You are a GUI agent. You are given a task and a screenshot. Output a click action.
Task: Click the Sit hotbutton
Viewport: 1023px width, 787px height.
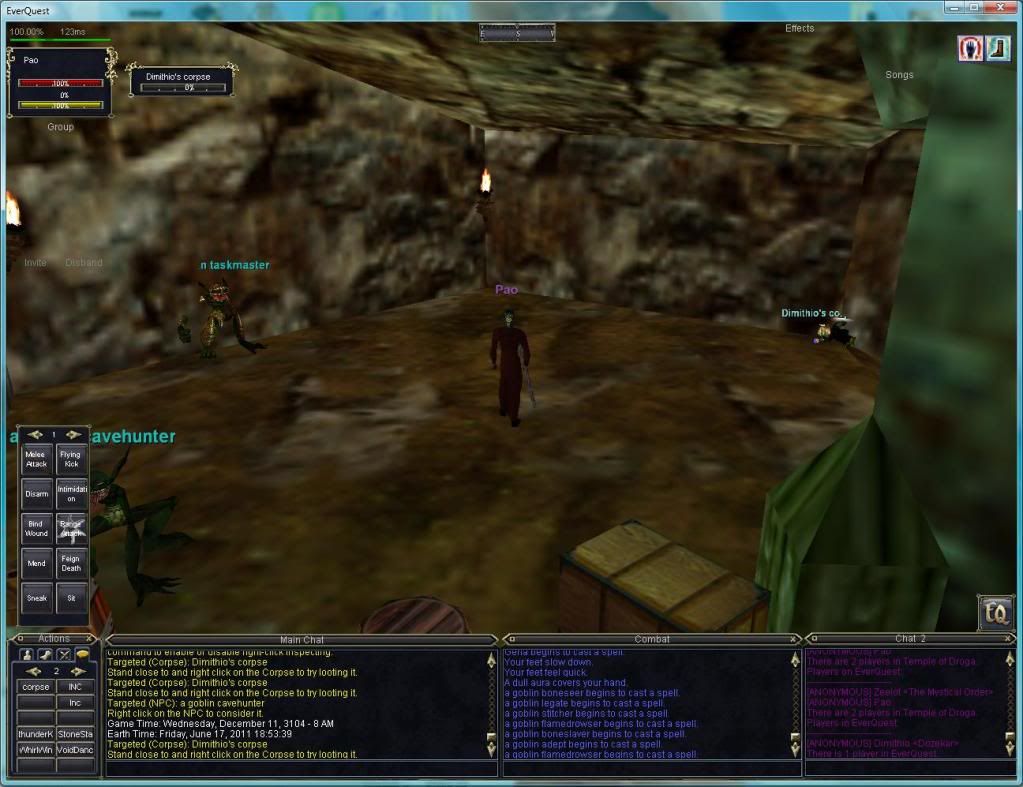click(71, 598)
